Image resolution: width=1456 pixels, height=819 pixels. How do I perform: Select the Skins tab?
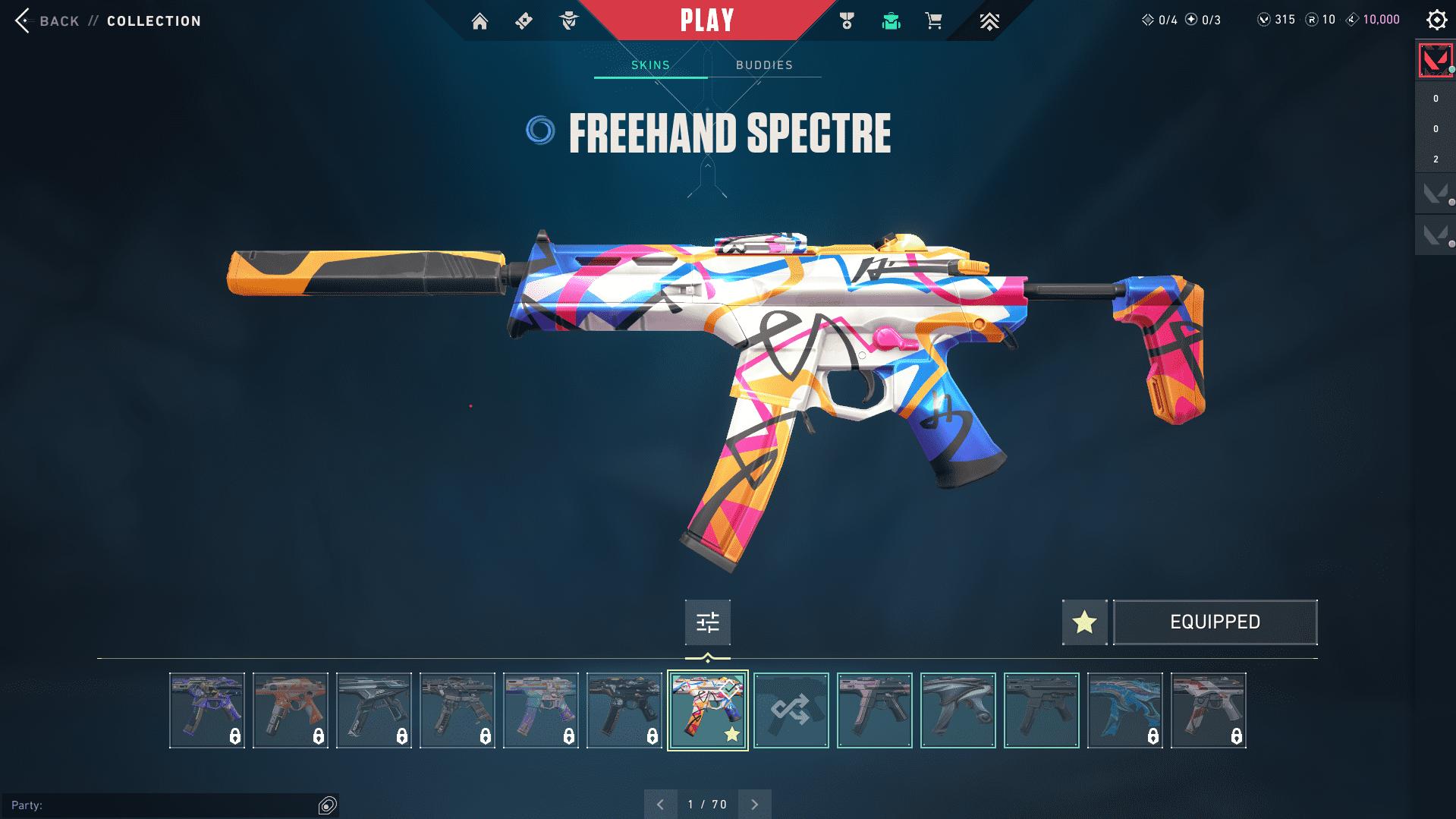point(650,65)
